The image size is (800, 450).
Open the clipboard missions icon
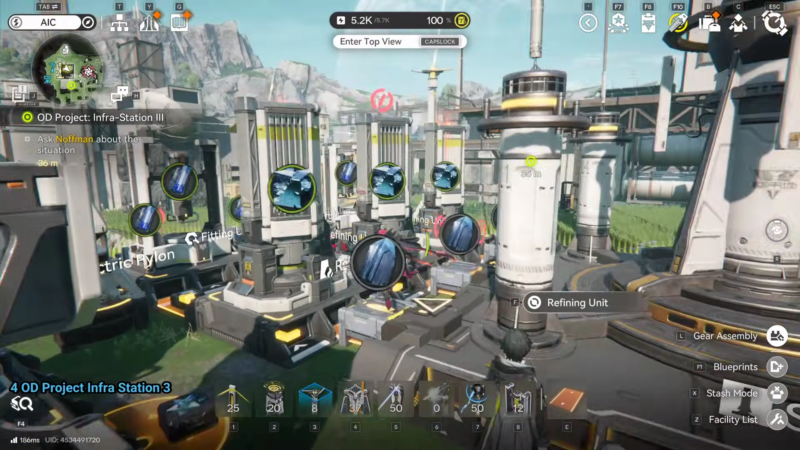point(648,23)
